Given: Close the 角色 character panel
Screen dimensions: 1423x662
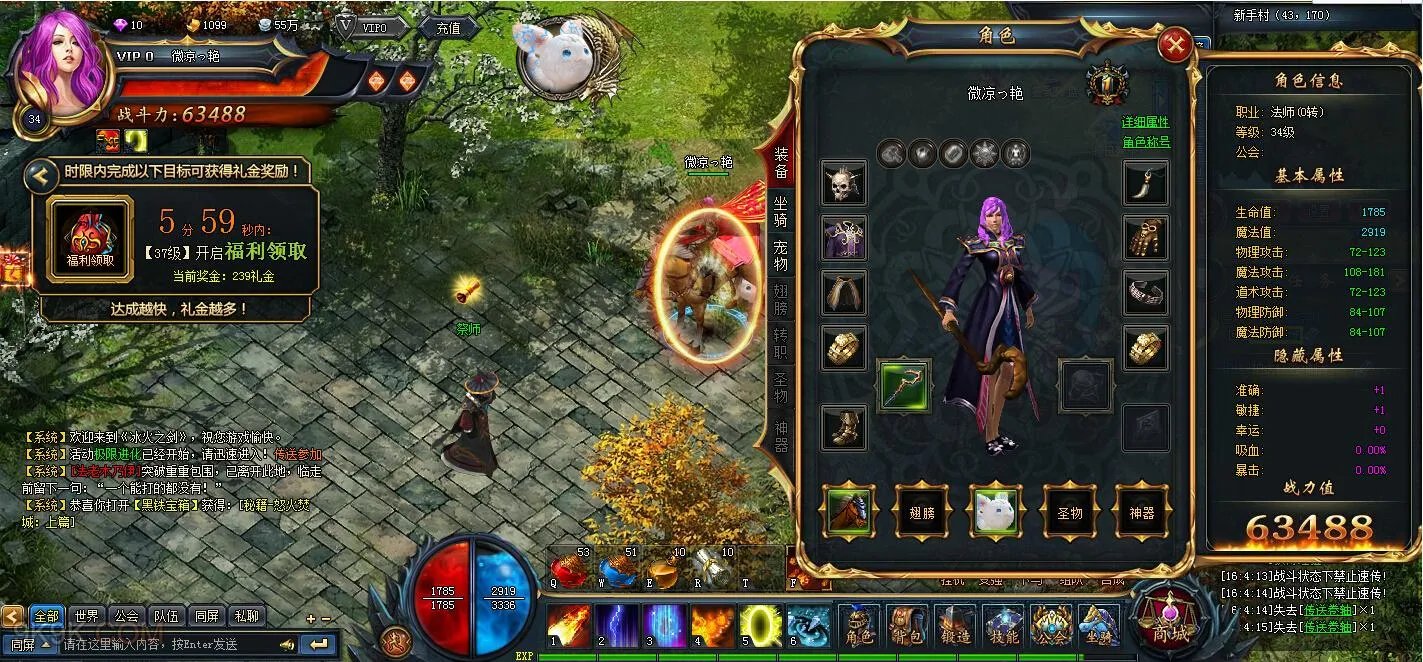Looking at the screenshot, I should (x=1175, y=45).
